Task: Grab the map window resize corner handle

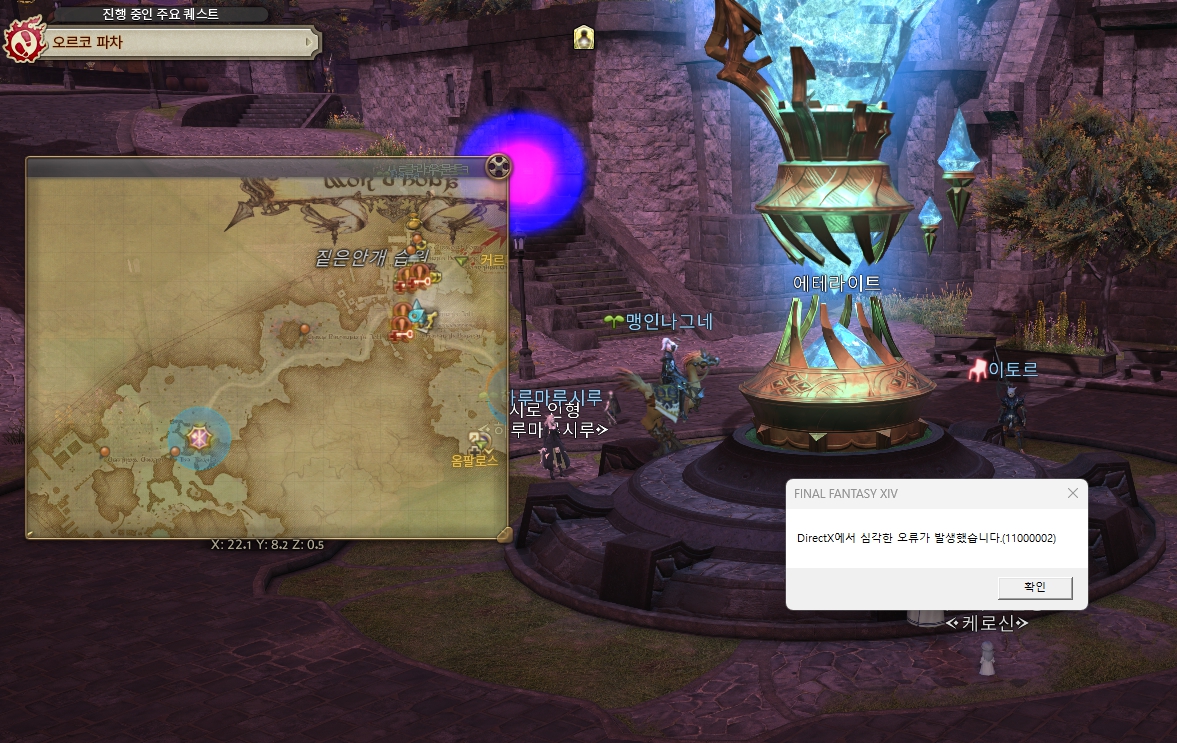Action: tap(504, 534)
